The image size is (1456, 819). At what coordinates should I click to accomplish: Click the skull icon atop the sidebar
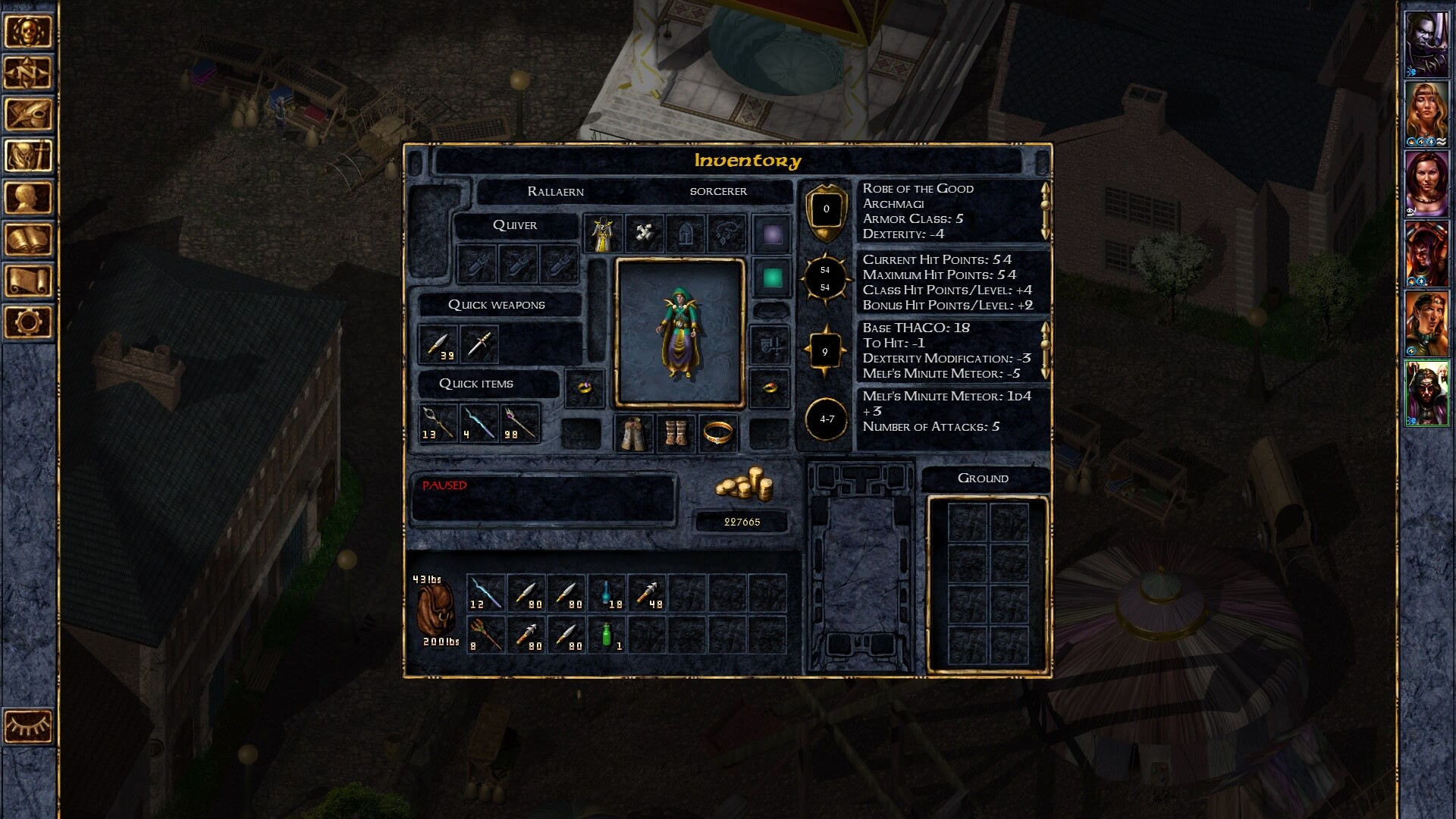pyautogui.click(x=28, y=32)
